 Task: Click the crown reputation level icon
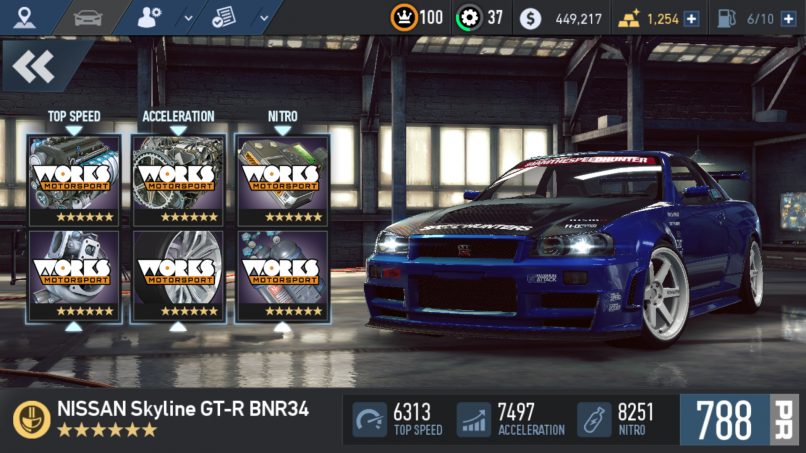(x=404, y=18)
